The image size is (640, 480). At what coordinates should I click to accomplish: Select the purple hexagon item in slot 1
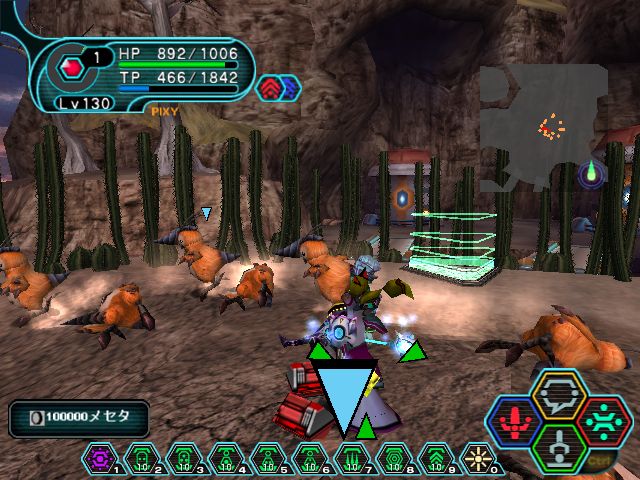pos(100,459)
